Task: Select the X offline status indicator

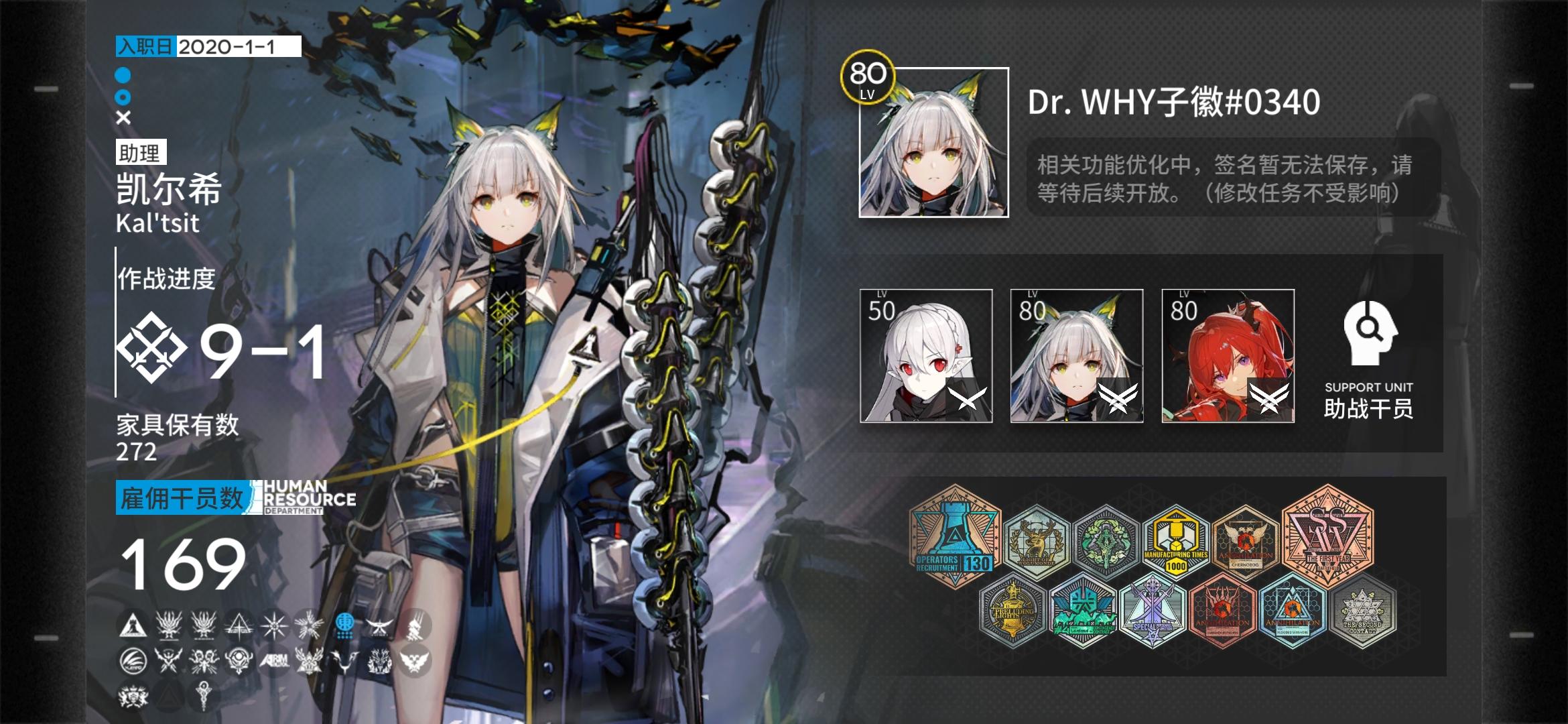Action: (122, 119)
